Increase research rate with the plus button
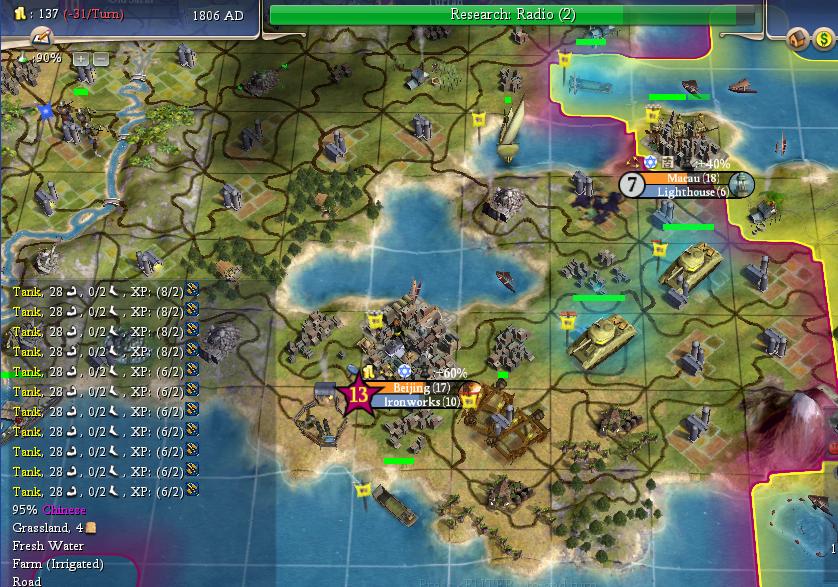838x587 pixels. click(x=81, y=58)
